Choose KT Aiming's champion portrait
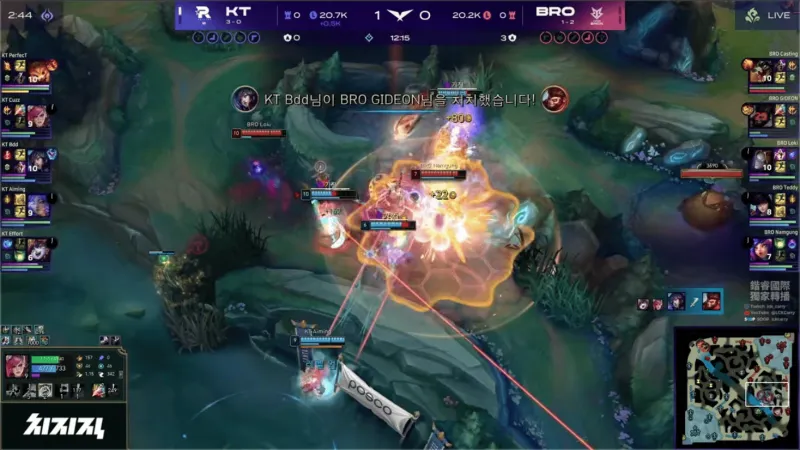The height and width of the screenshot is (450, 800). pyautogui.click(x=37, y=205)
